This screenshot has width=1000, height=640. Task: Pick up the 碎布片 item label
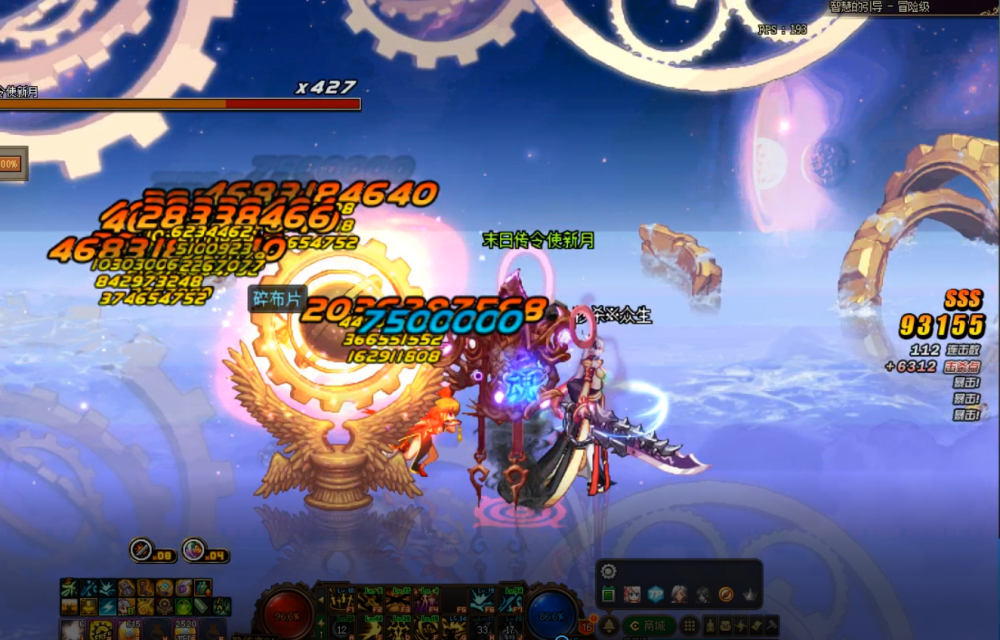point(277,299)
